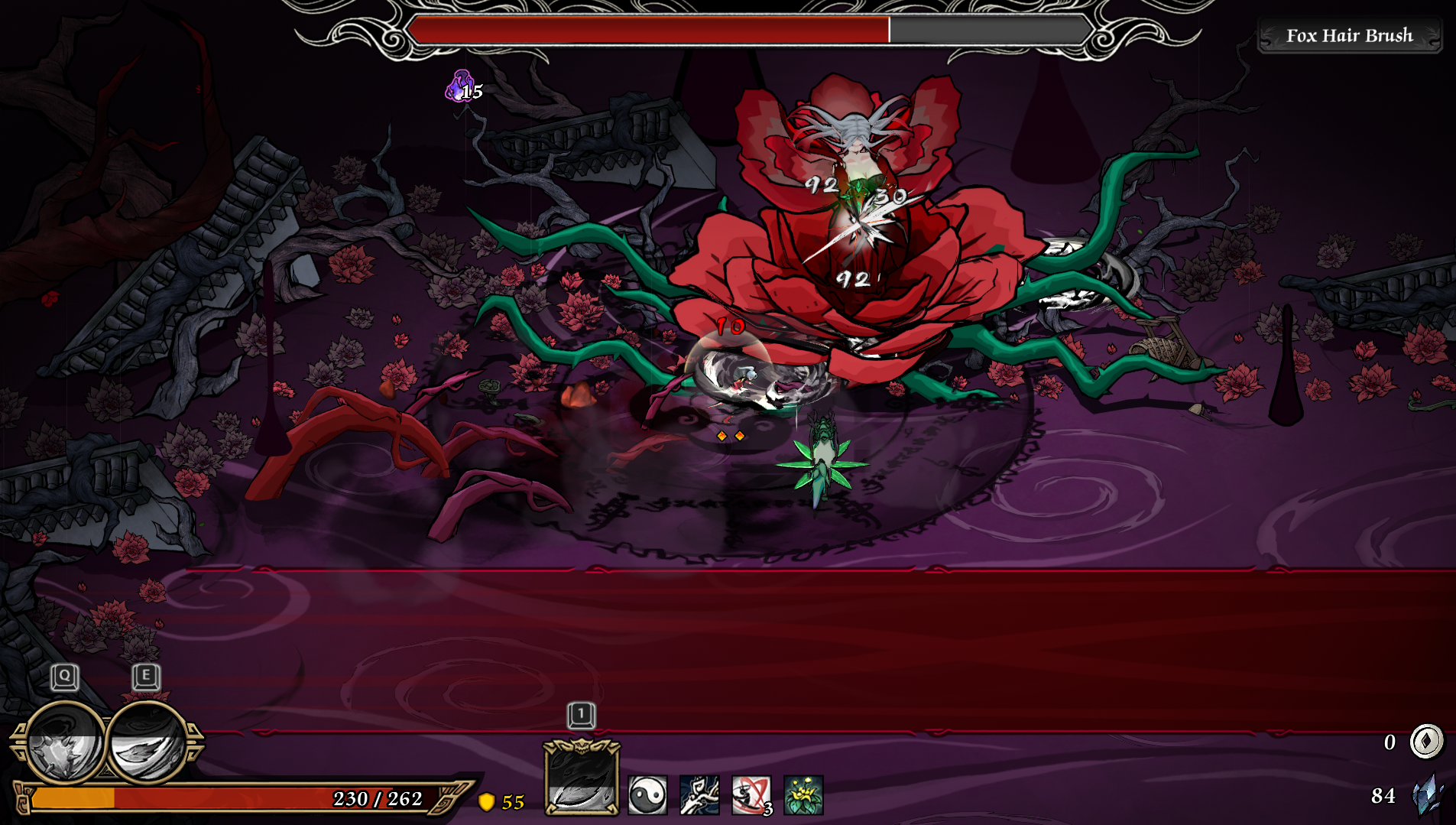Click the silver coin currency icon
Viewport: 1456px width, 825px height.
click(1425, 741)
